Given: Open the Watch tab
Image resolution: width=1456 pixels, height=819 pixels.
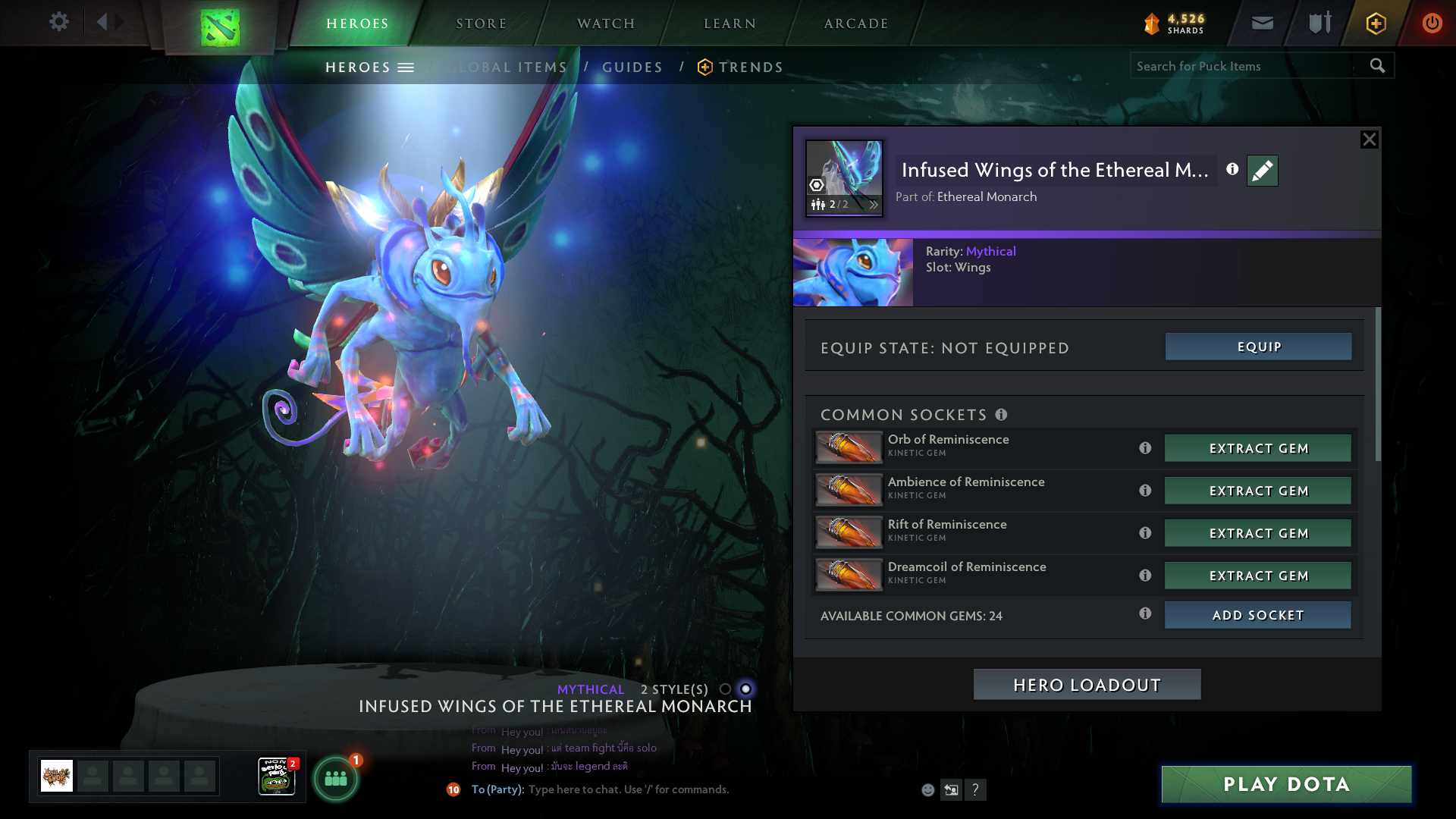Looking at the screenshot, I should tap(605, 24).
